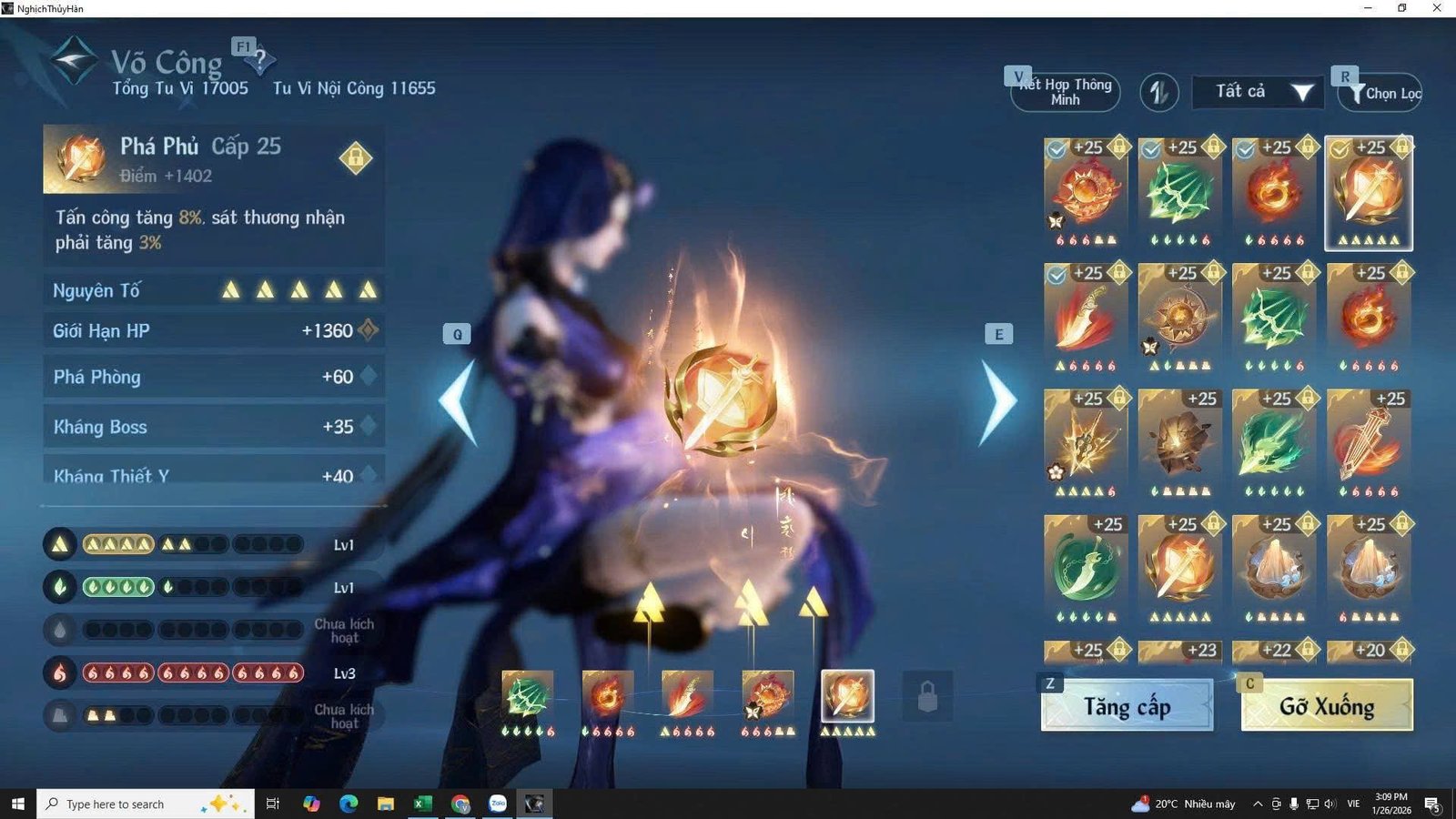Select the green sword skill in the bottom equip bar
The image size is (1456, 819).
(x=528, y=696)
